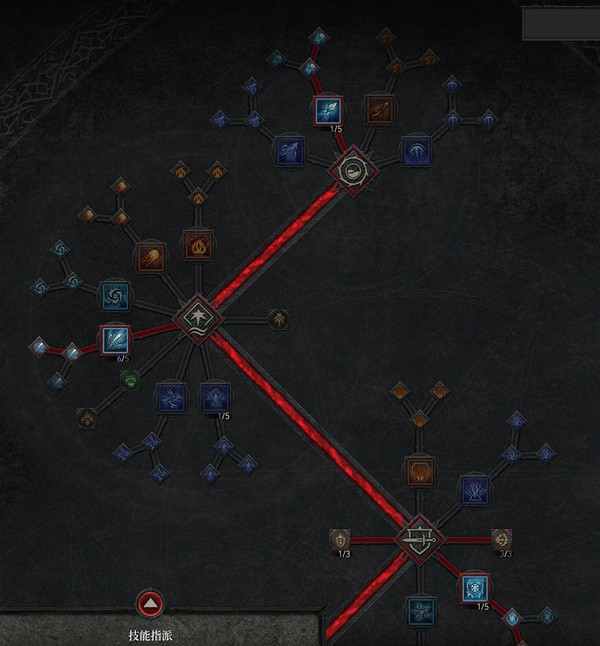Image resolution: width=600 pixels, height=646 pixels.
Task: Choose the Teleport skill node
Action: point(473,489)
